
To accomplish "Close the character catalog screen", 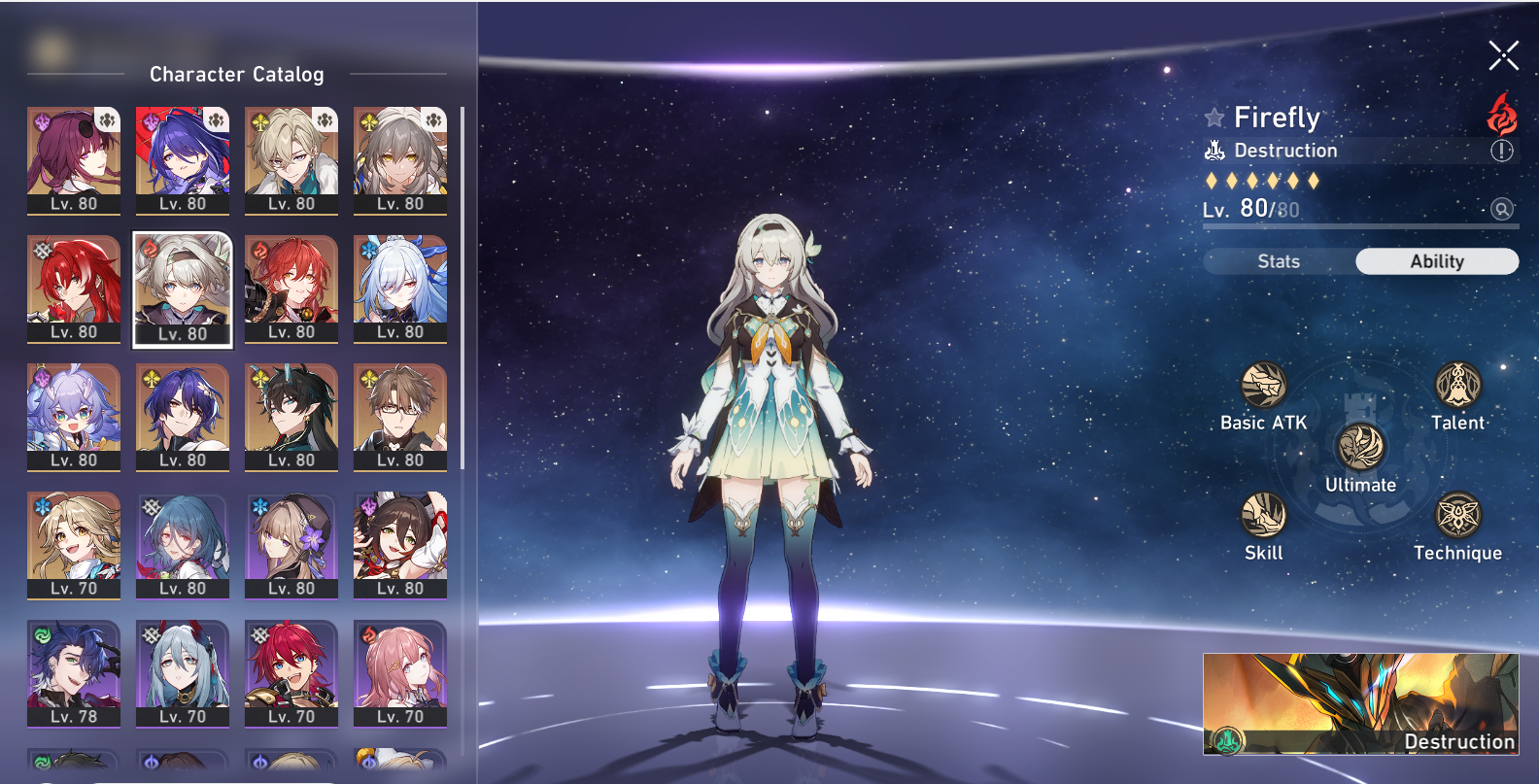I will tap(1503, 56).
